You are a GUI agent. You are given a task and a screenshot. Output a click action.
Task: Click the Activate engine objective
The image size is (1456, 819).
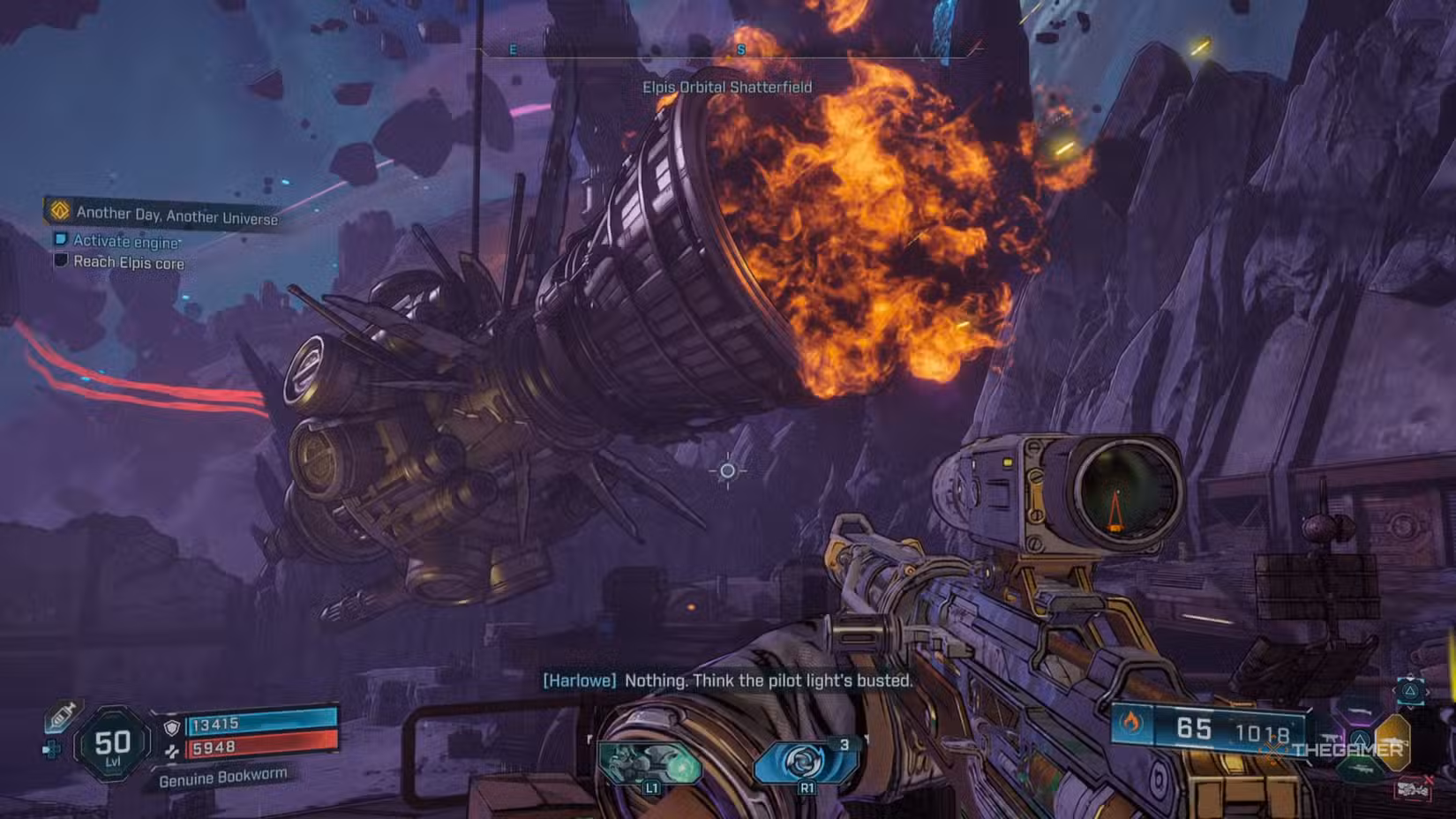tap(126, 241)
